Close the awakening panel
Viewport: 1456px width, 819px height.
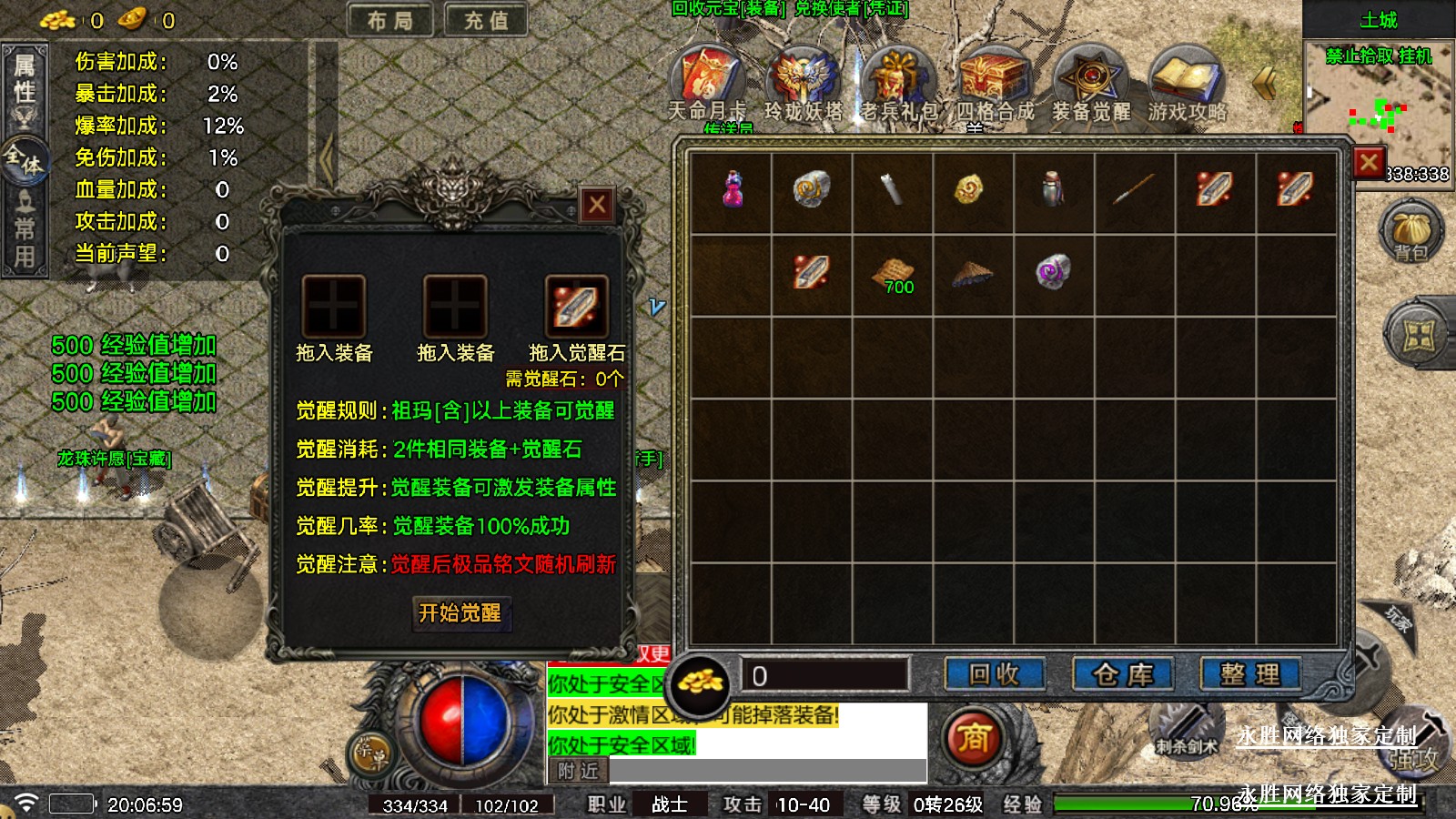point(597,205)
